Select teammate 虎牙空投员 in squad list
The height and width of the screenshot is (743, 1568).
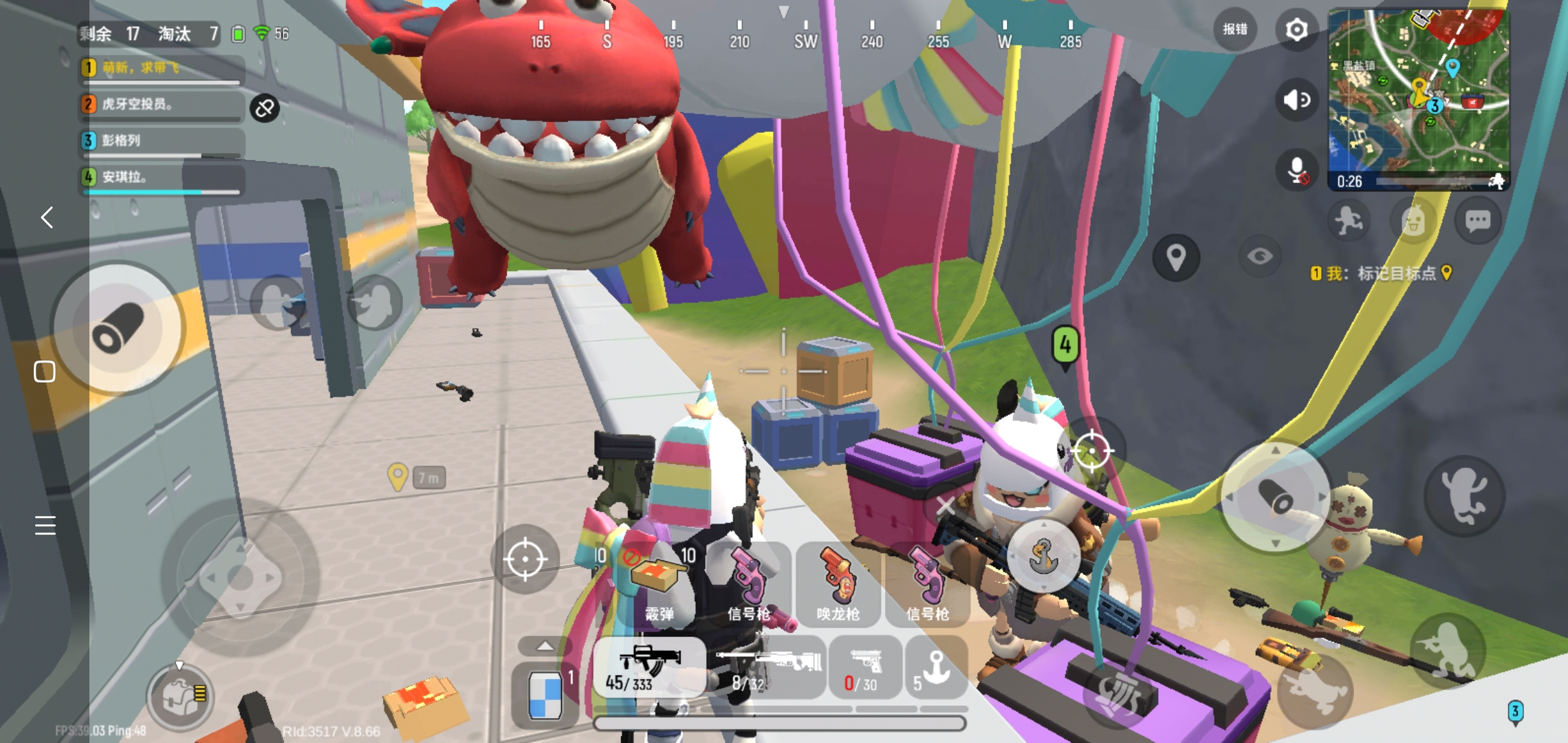point(162,105)
